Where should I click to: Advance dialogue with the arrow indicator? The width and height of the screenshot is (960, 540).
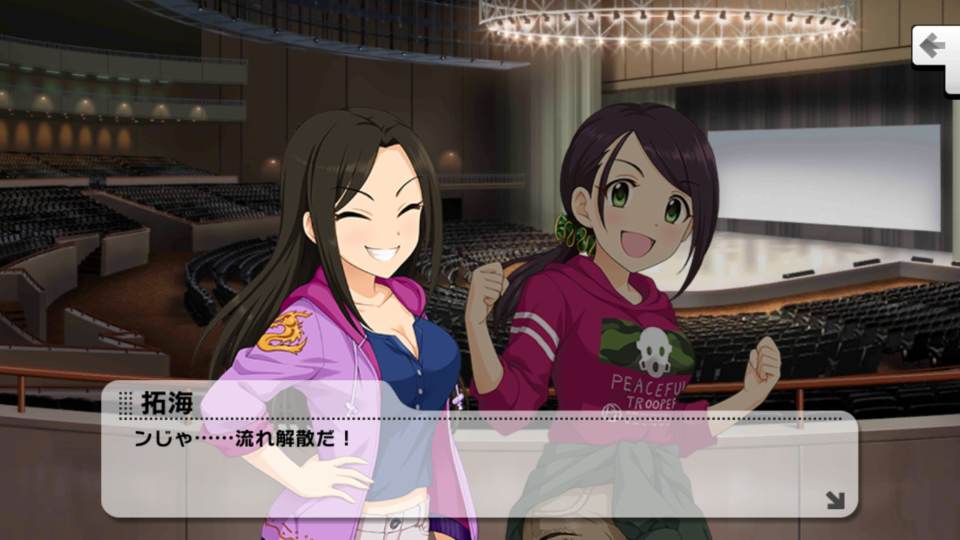835,499
